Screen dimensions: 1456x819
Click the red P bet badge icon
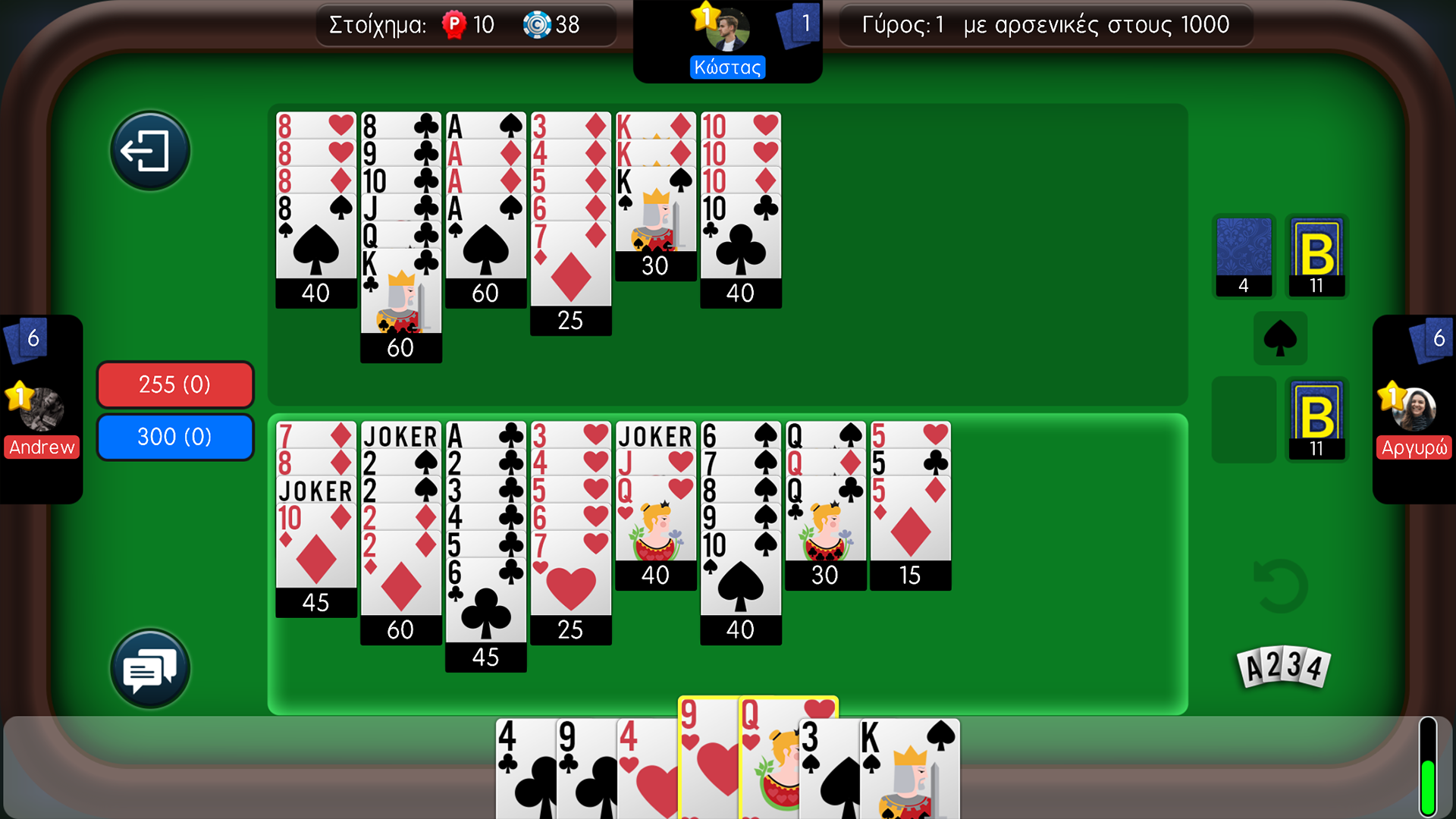pyautogui.click(x=453, y=24)
